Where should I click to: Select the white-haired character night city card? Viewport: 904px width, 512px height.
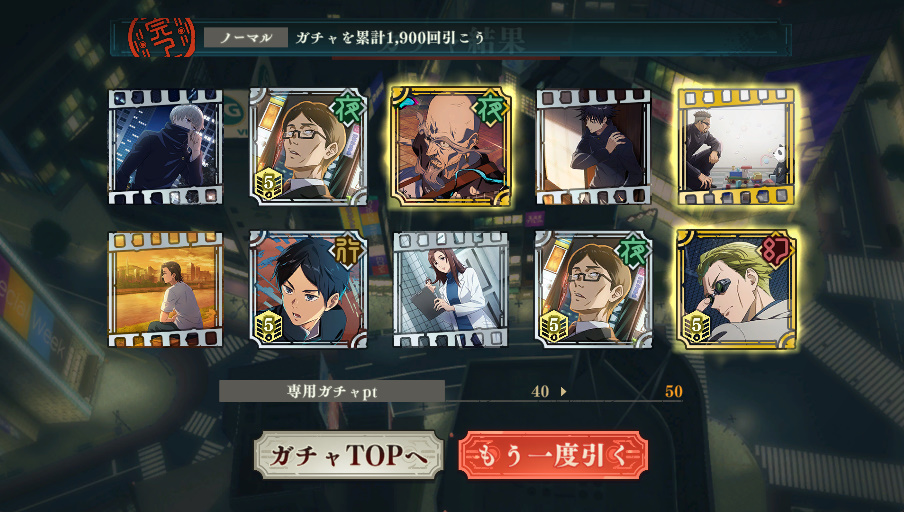tap(166, 146)
